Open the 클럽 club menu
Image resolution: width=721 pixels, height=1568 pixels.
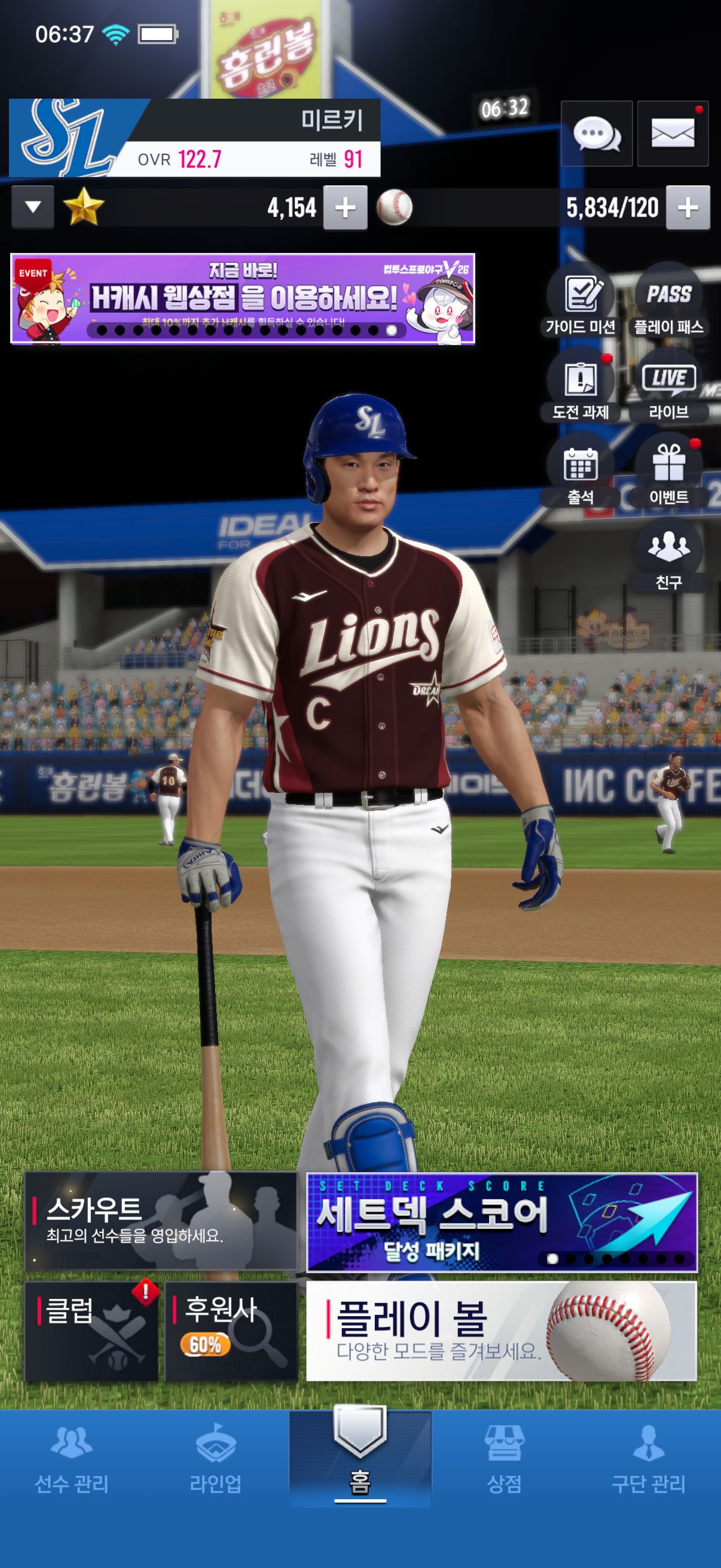91,1331
